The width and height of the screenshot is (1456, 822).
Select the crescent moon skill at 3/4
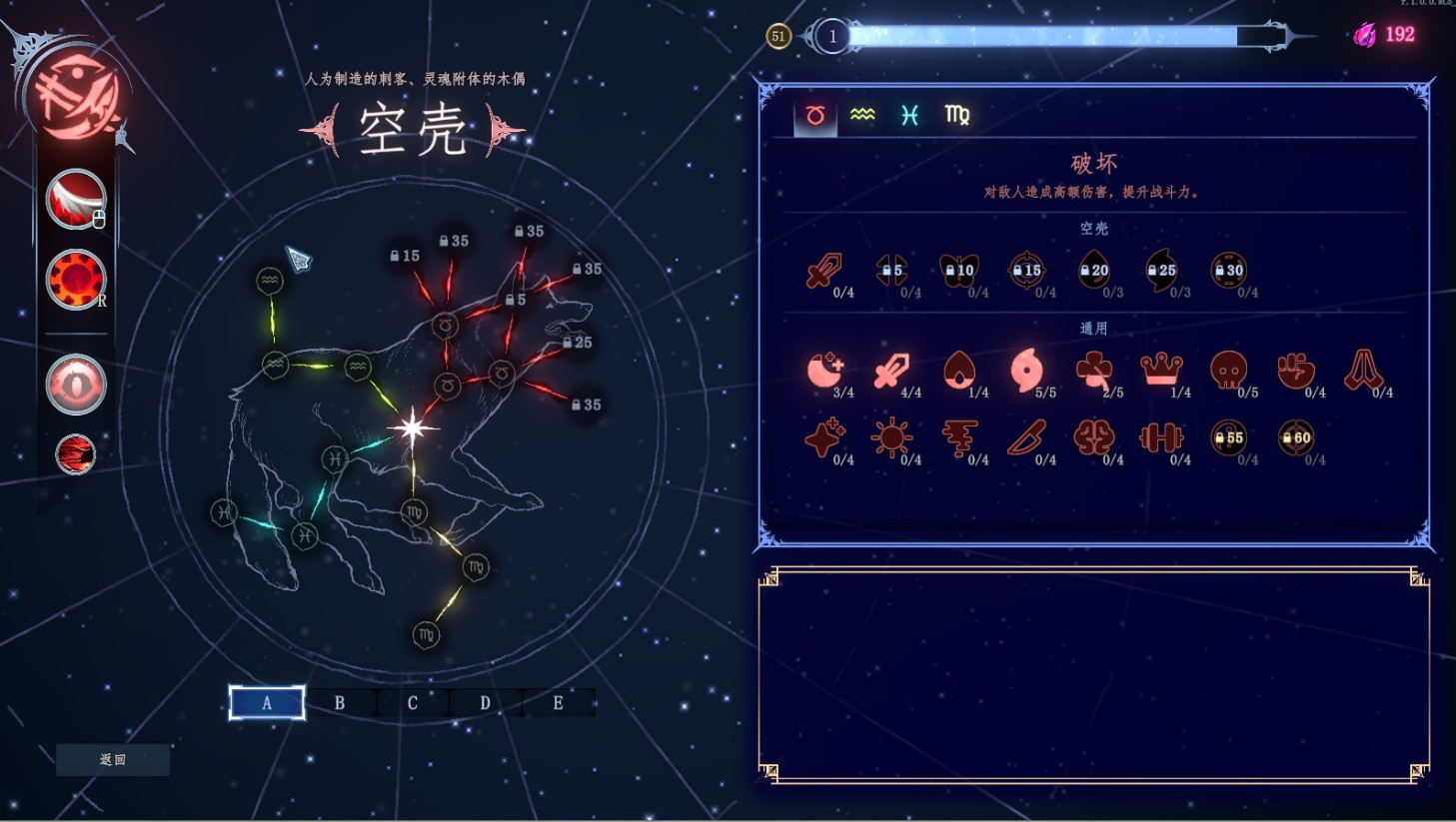[x=824, y=371]
